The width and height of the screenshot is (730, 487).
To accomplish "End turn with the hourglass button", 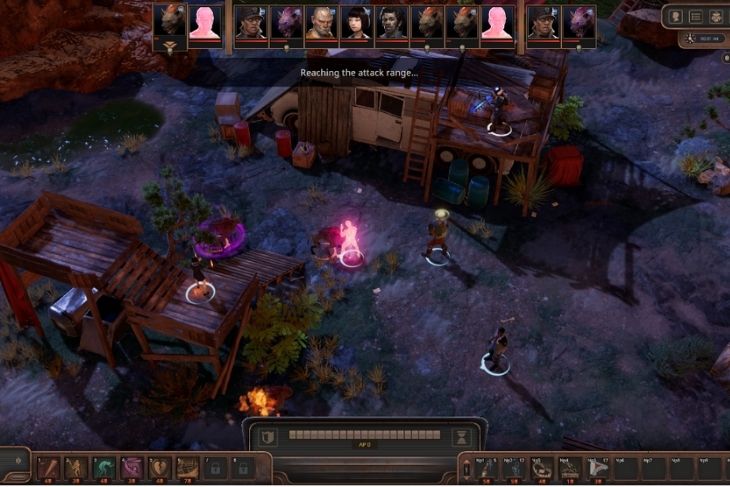I will 461,436.
